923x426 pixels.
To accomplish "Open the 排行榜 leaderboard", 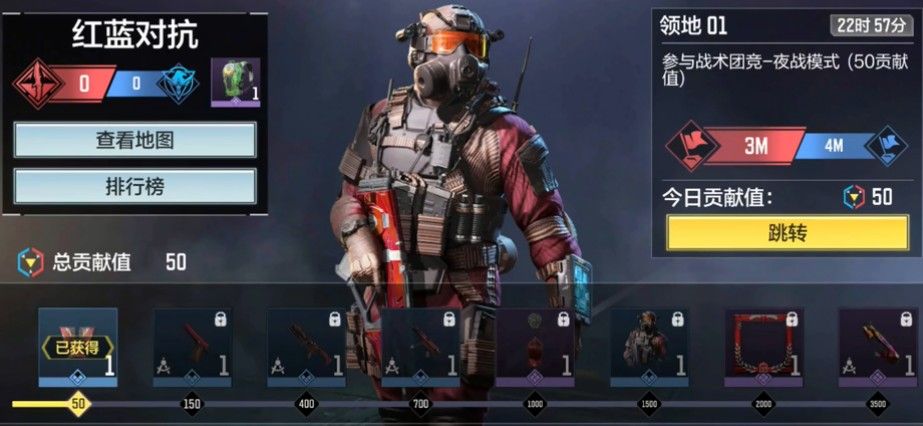I will pyautogui.click(x=135, y=187).
